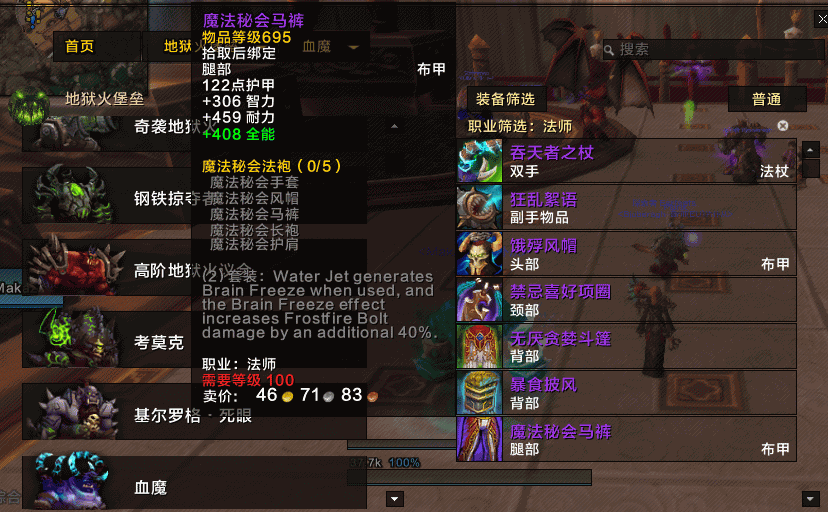The height and width of the screenshot is (512, 828).
Task: Click the 暴食披风 back item
Action: 626,393
